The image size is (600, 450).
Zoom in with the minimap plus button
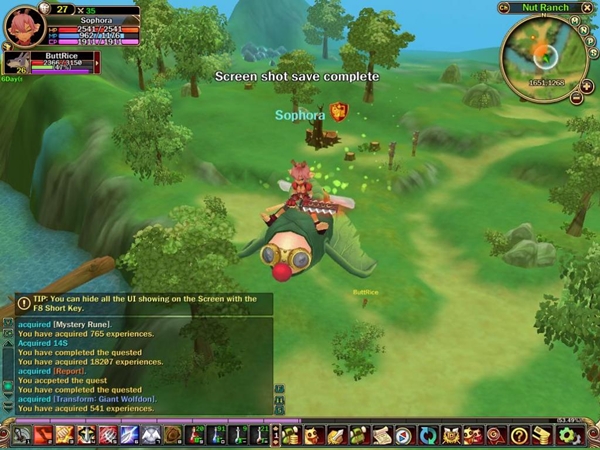point(587,89)
